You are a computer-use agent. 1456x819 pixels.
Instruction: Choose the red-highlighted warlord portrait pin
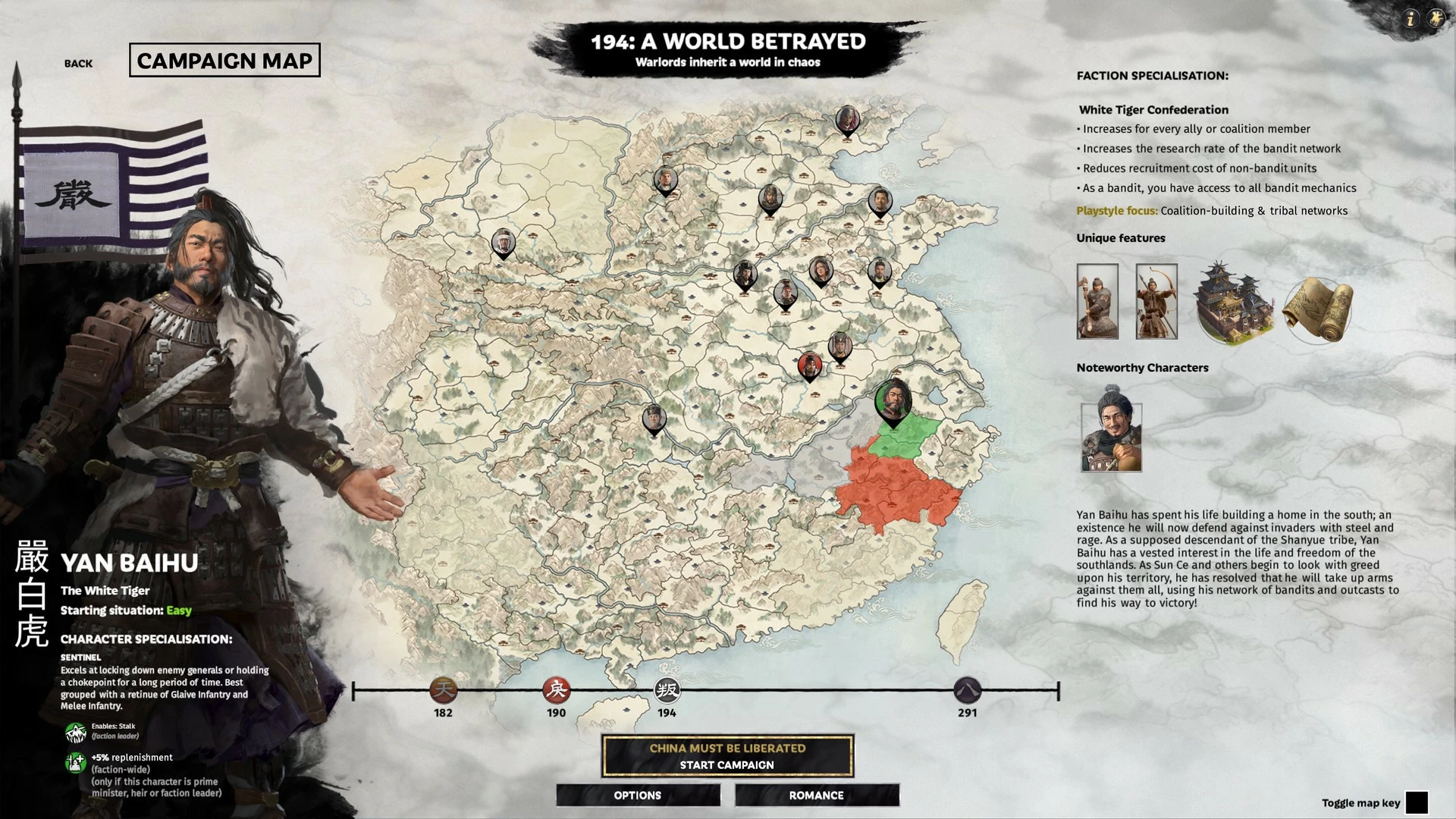[x=810, y=367]
